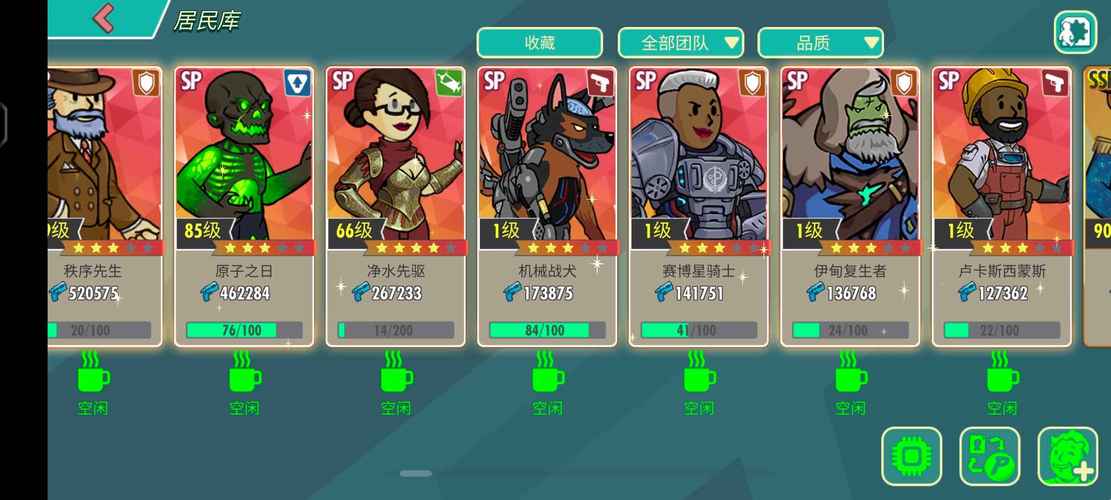Open the 品质 quality dropdown
The image size is (1111, 500).
[820, 43]
